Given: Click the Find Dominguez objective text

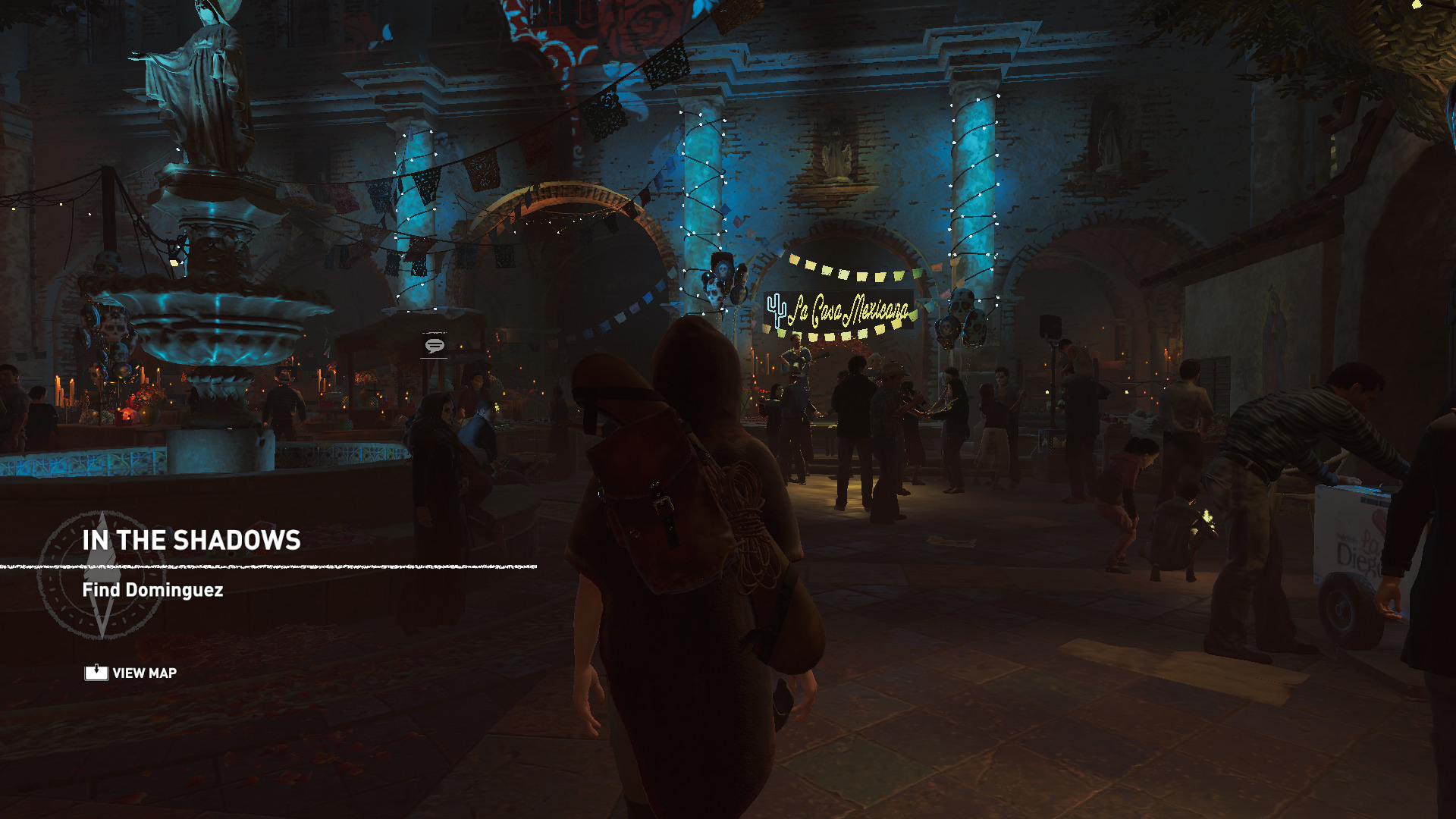Looking at the screenshot, I should (152, 590).
